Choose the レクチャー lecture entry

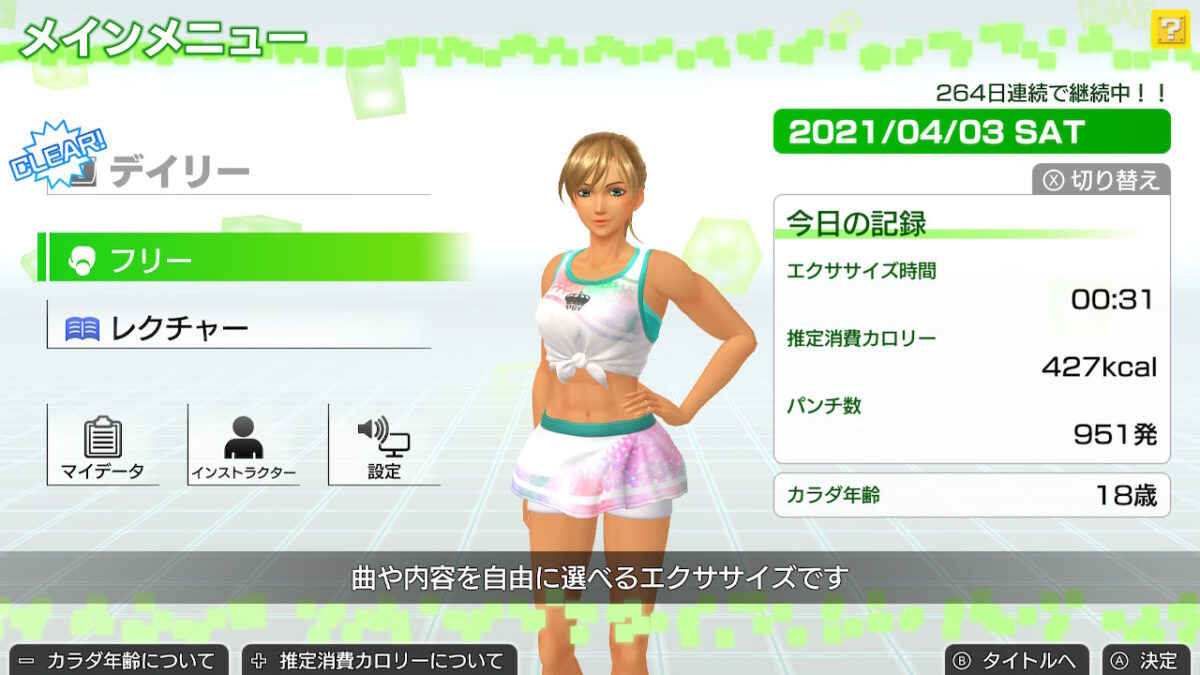tap(238, 326)
